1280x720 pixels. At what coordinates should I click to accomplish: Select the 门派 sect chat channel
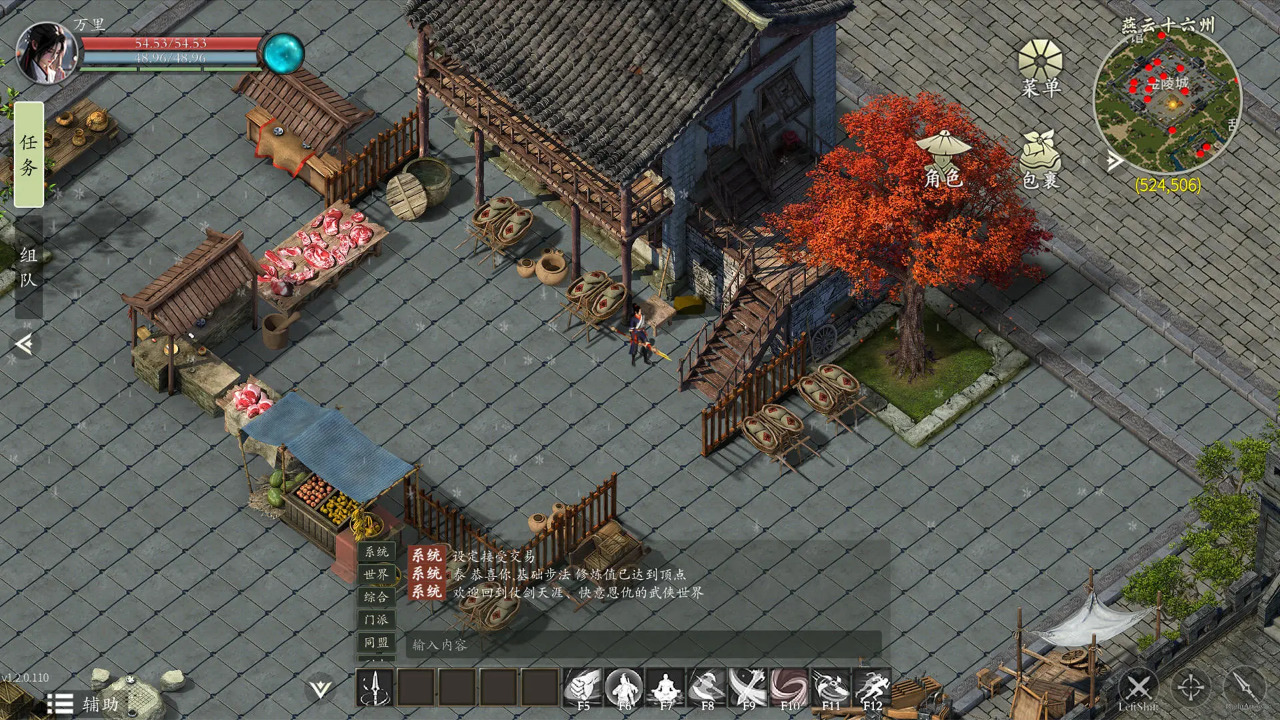377,619
